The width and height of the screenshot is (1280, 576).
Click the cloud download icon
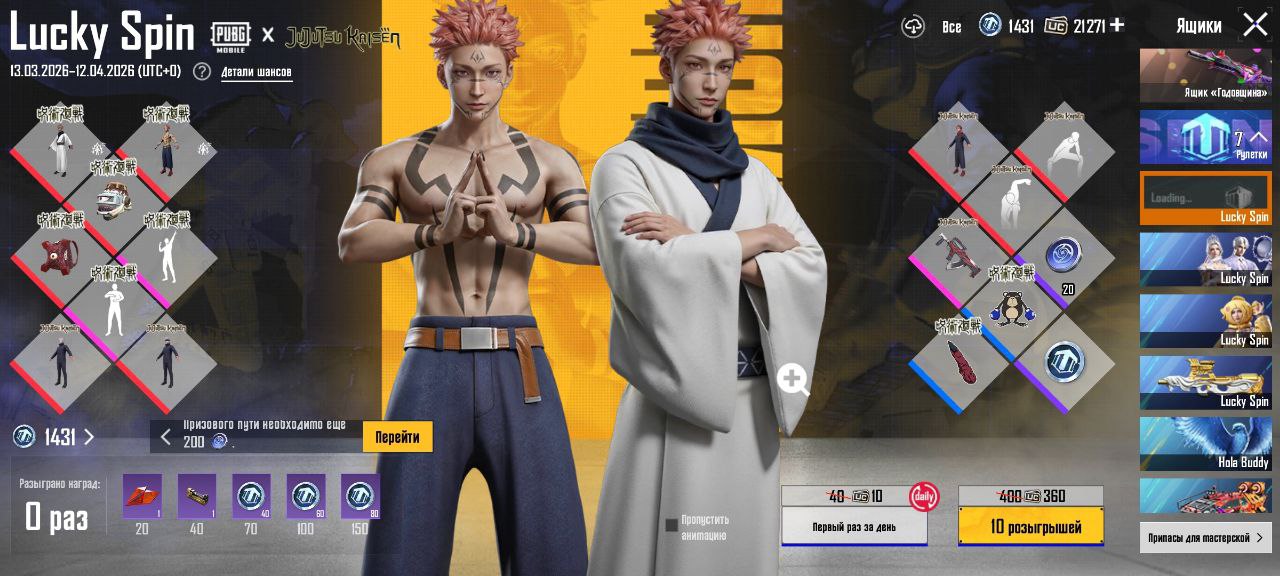[x=913, y=27]
